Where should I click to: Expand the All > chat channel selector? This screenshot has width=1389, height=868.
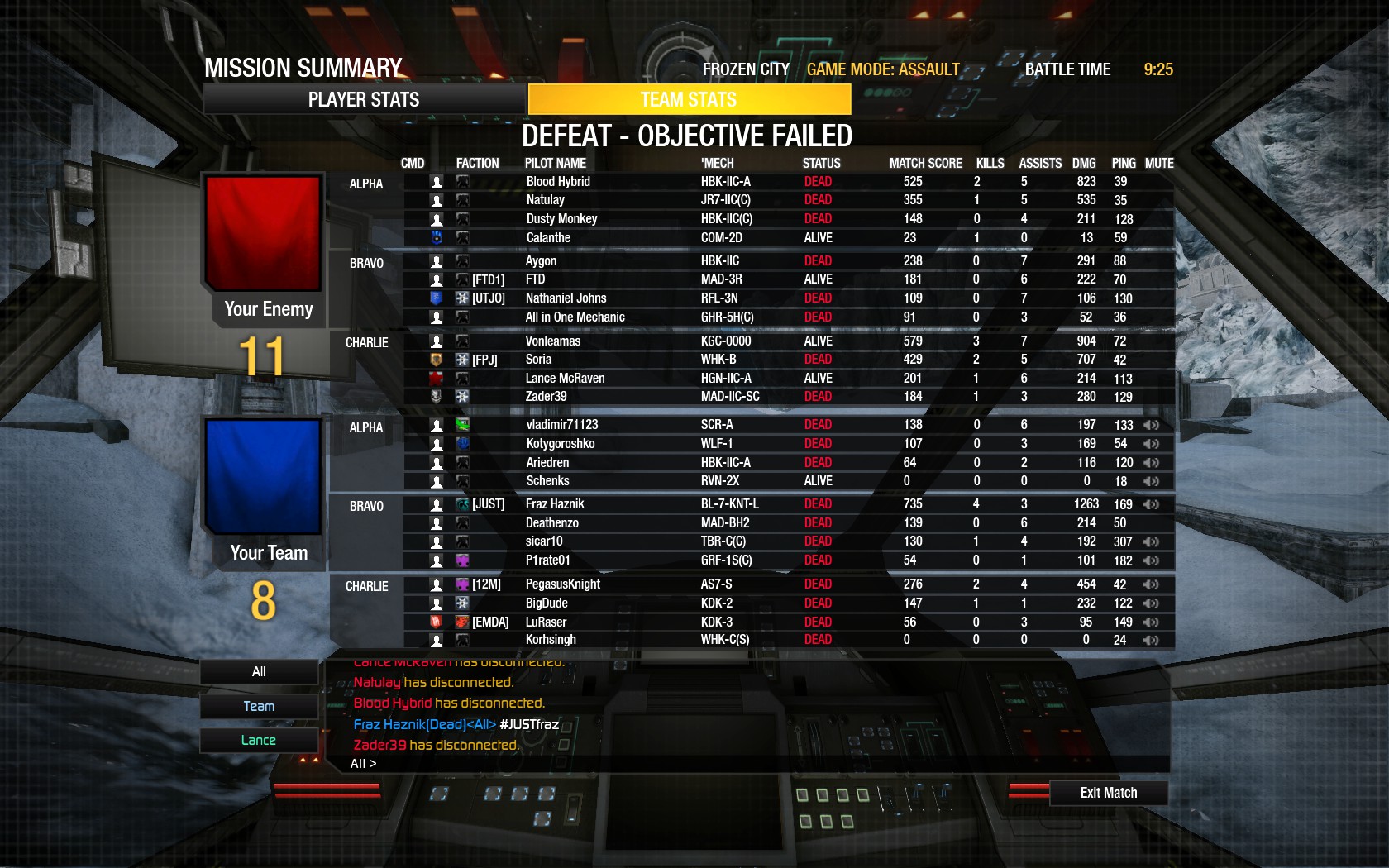[361, 763]
